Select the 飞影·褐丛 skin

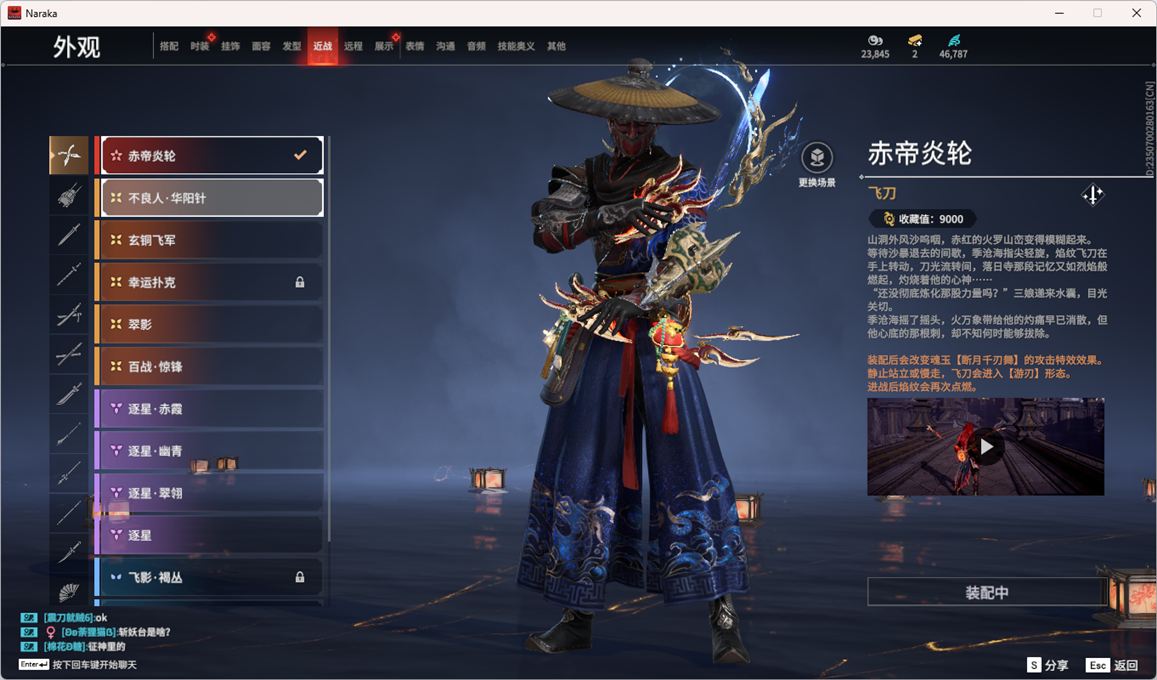[210, 577]
